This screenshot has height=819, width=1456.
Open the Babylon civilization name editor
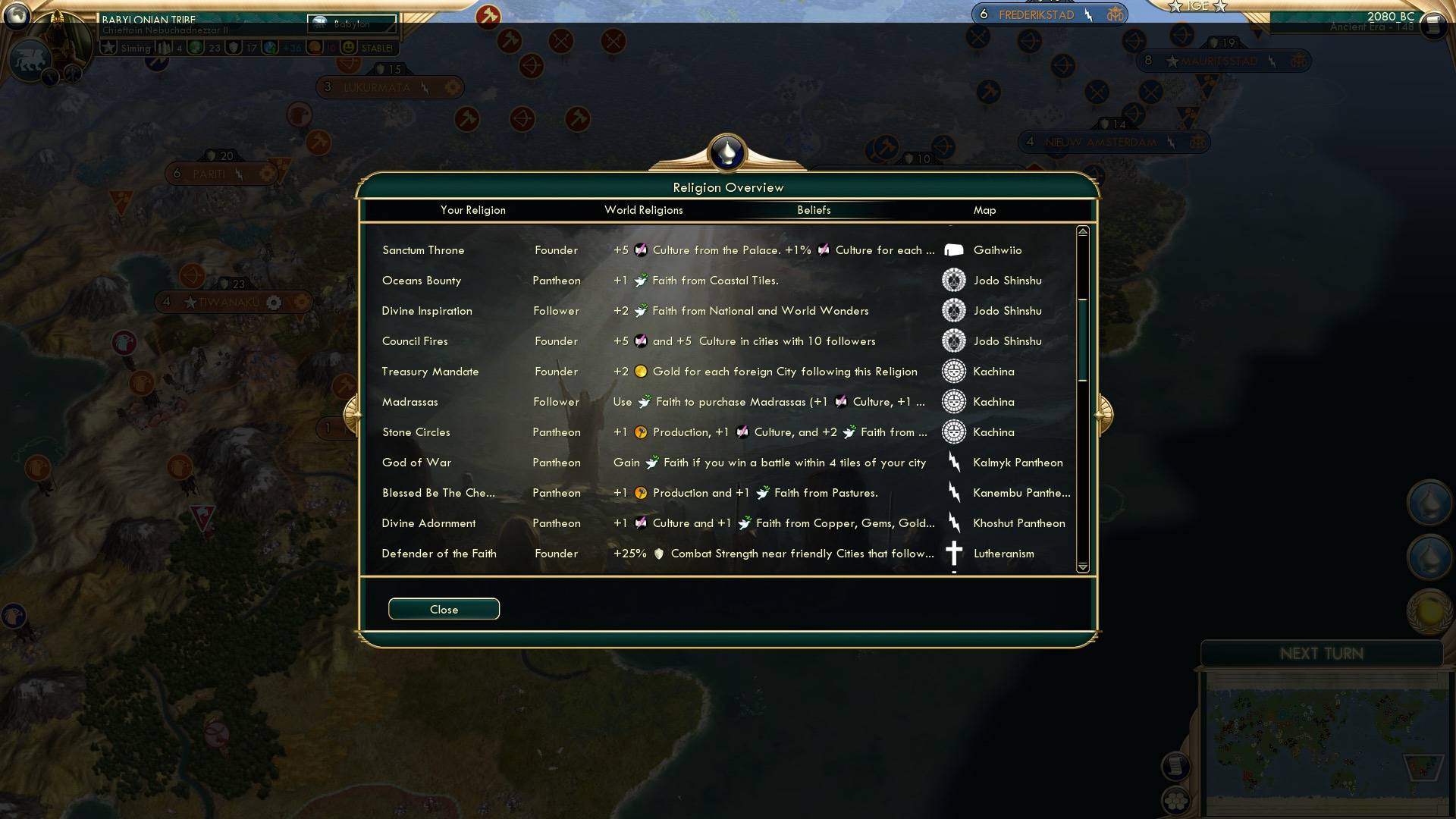(x=353, y=24)
